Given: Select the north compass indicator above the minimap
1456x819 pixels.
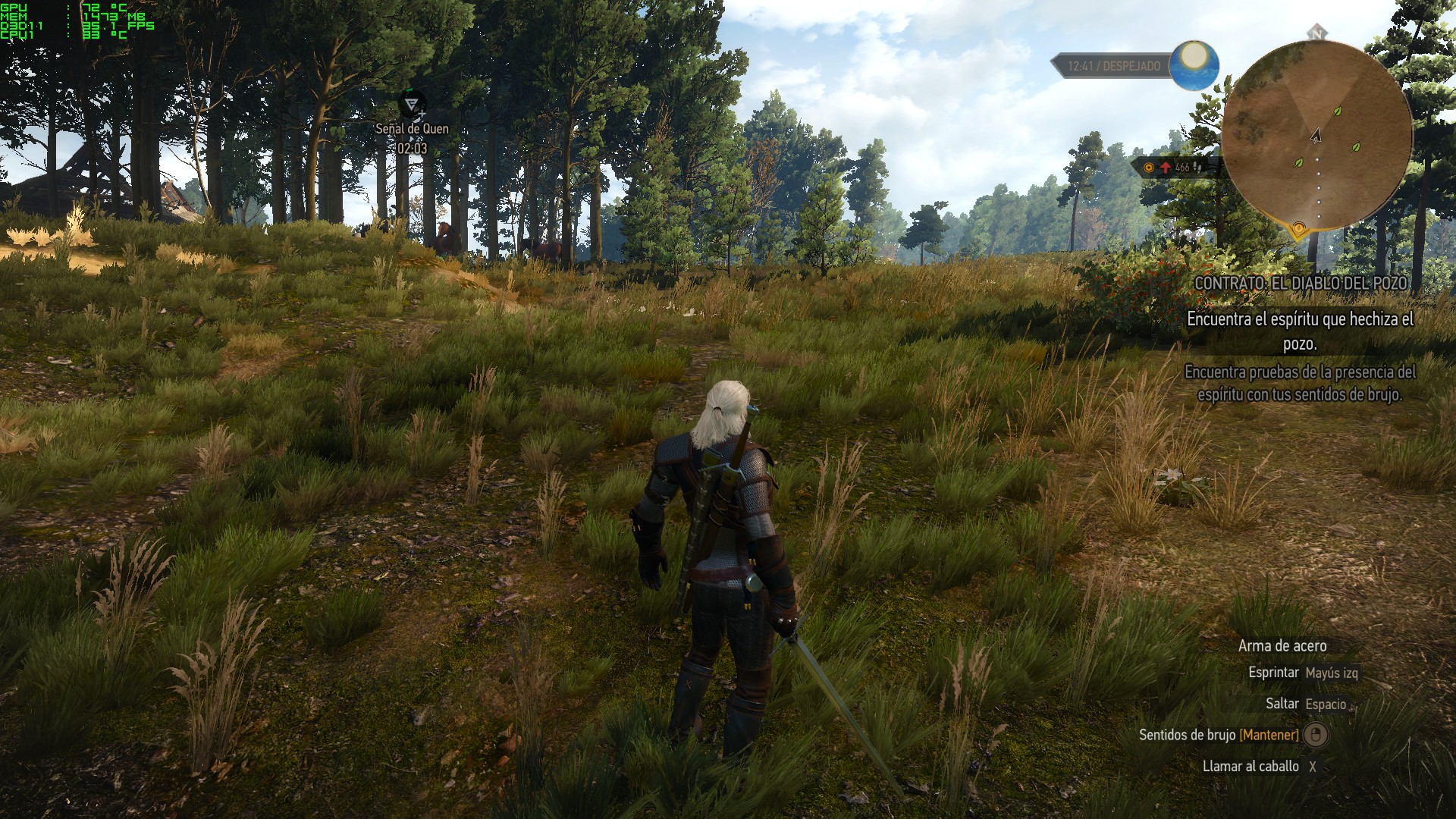Looking at the screenshot, I should coord(1317,33).
